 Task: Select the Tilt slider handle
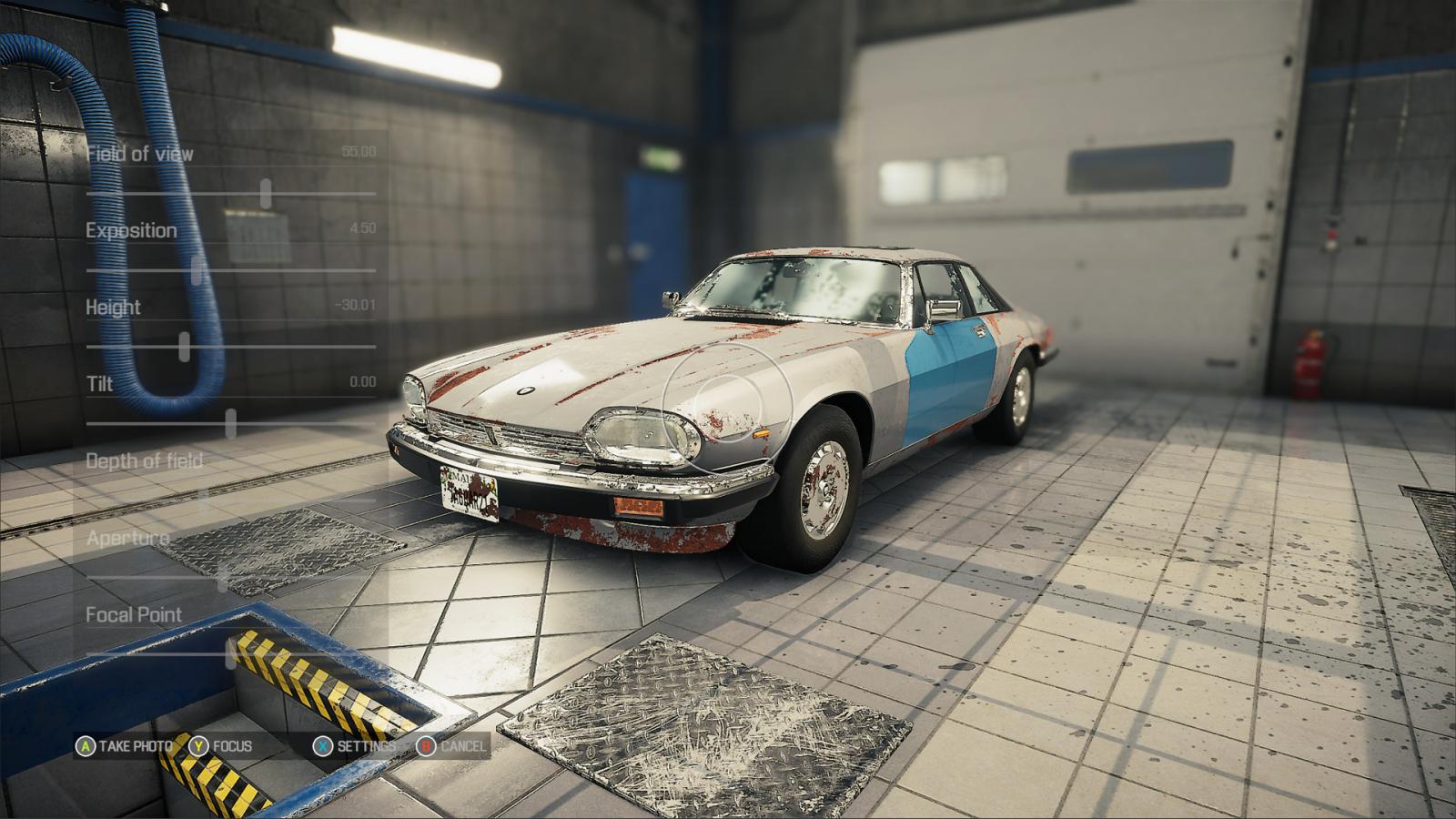231,423
